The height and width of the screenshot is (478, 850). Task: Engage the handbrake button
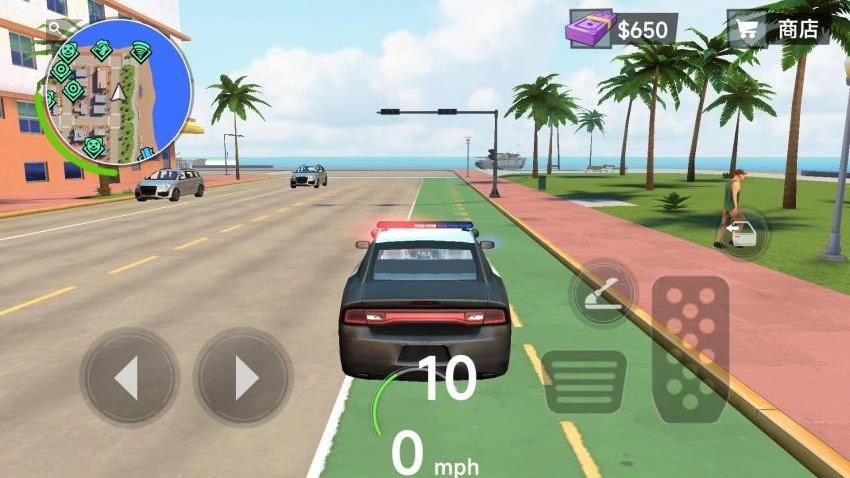point(601,294)
